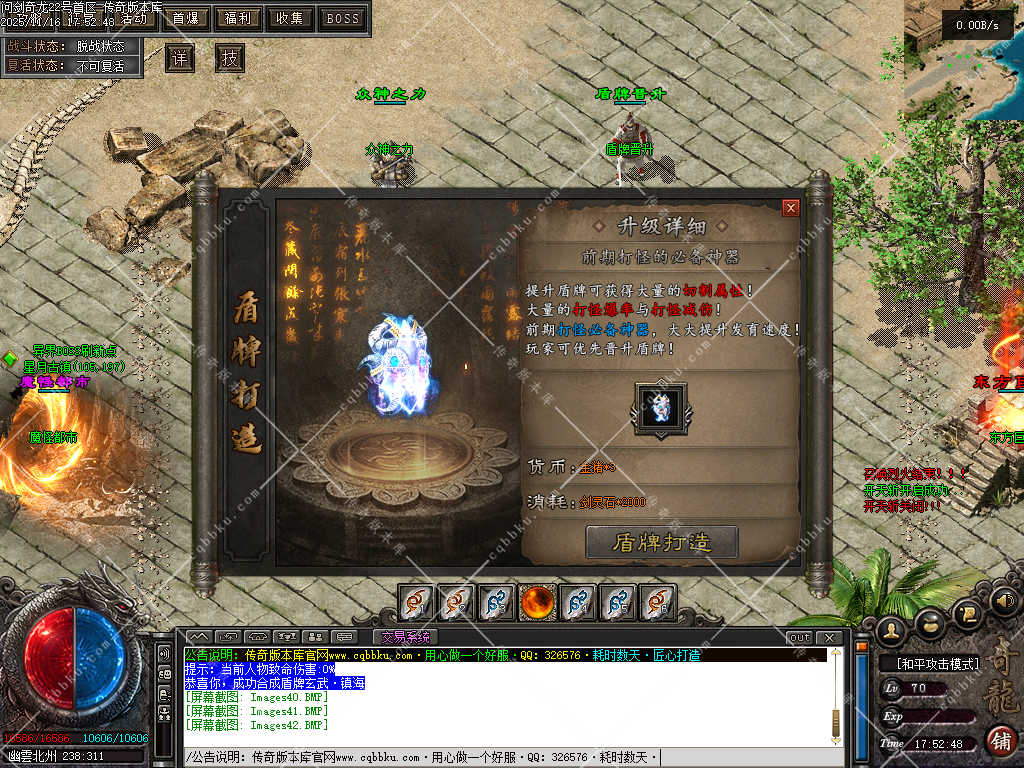Click the 技 skills button
The height and width of the screenshot is (768, 1024).
230,58
